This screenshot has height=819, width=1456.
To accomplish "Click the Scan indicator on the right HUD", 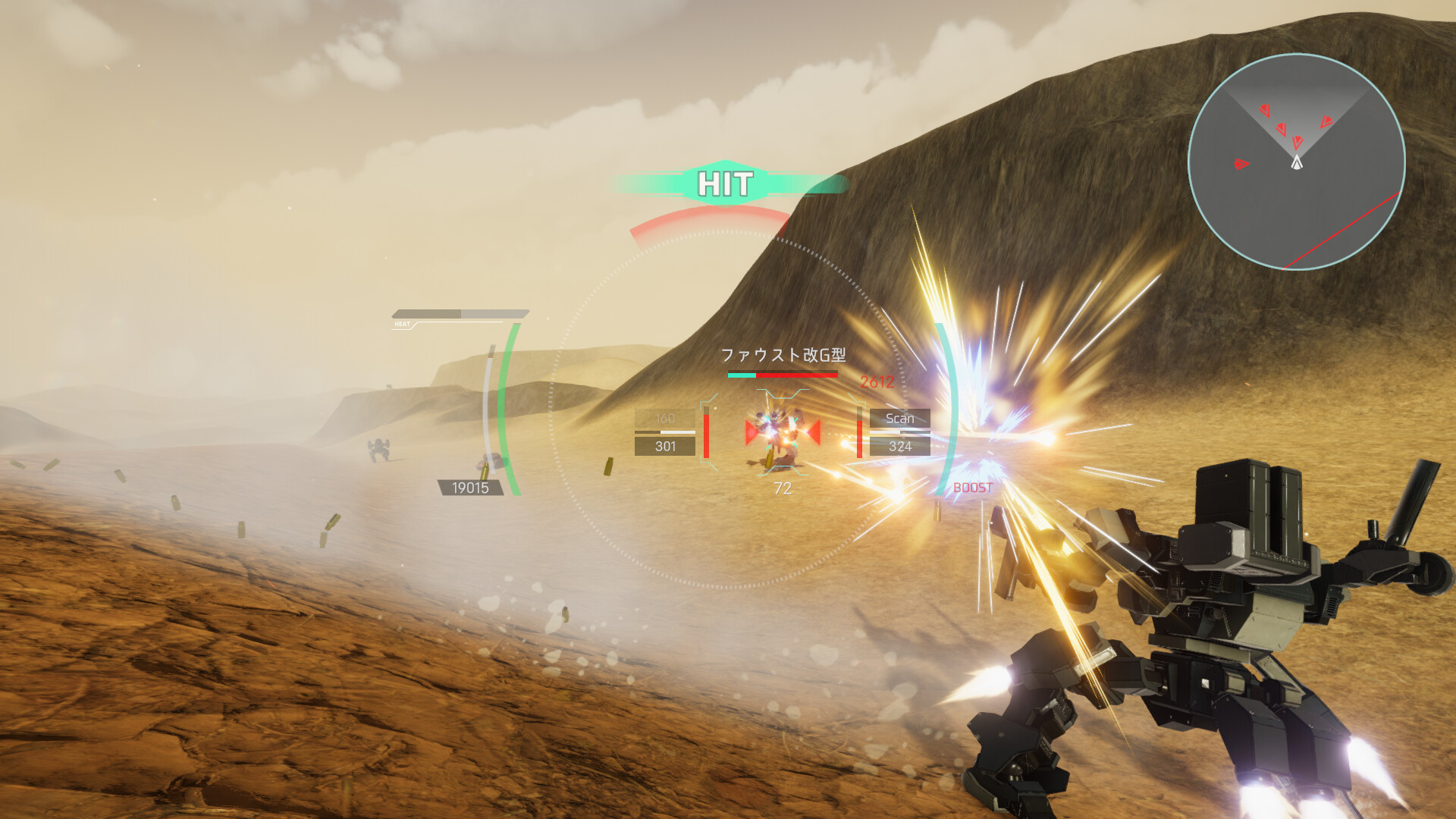I will 899,419.
